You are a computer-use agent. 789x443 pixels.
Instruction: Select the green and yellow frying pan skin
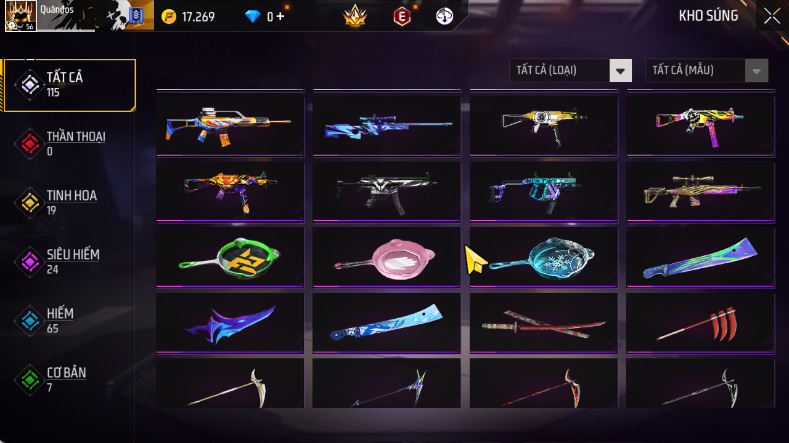230,257
